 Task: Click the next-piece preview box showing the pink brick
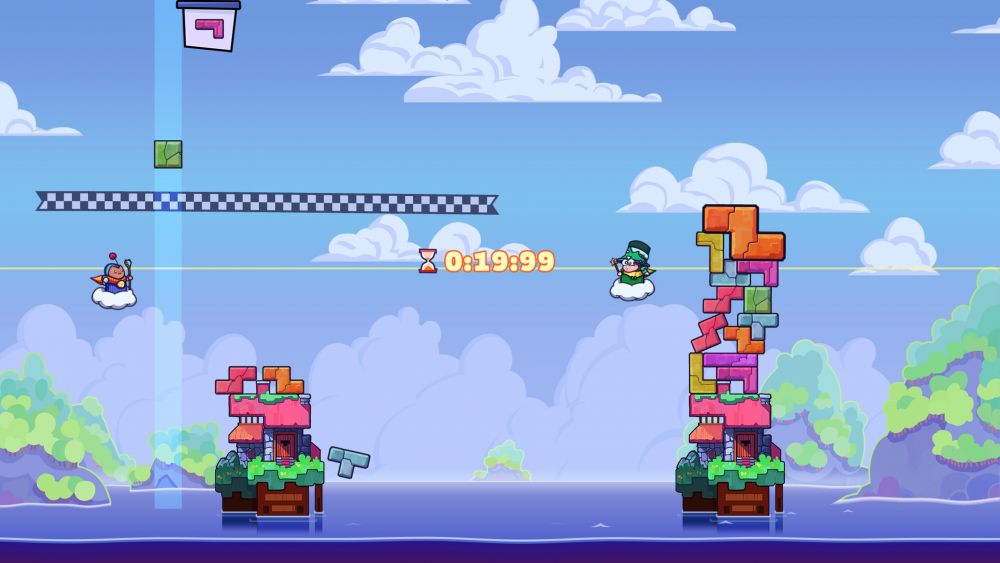(209, 26)
